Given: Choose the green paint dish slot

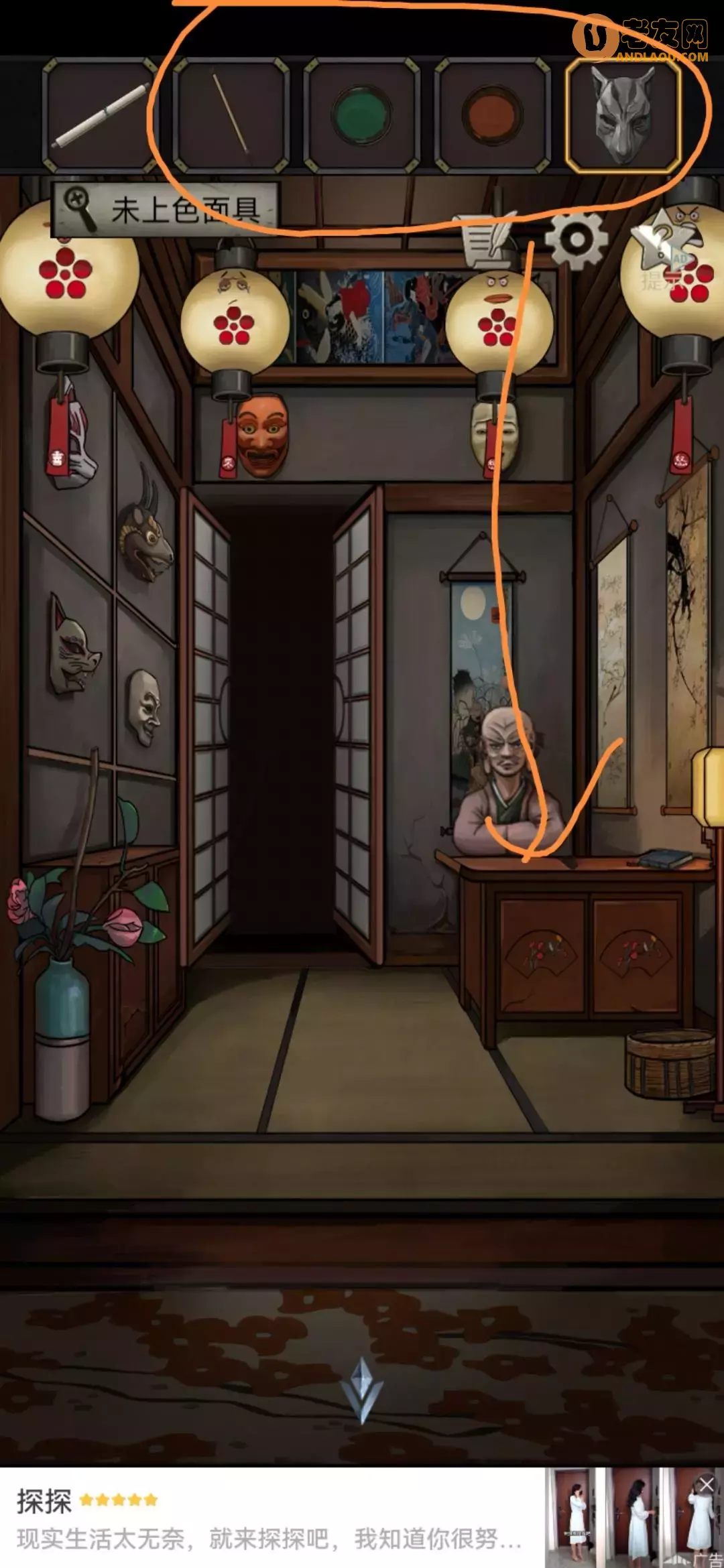Looking at the screenshot, I should coord(362,114).
